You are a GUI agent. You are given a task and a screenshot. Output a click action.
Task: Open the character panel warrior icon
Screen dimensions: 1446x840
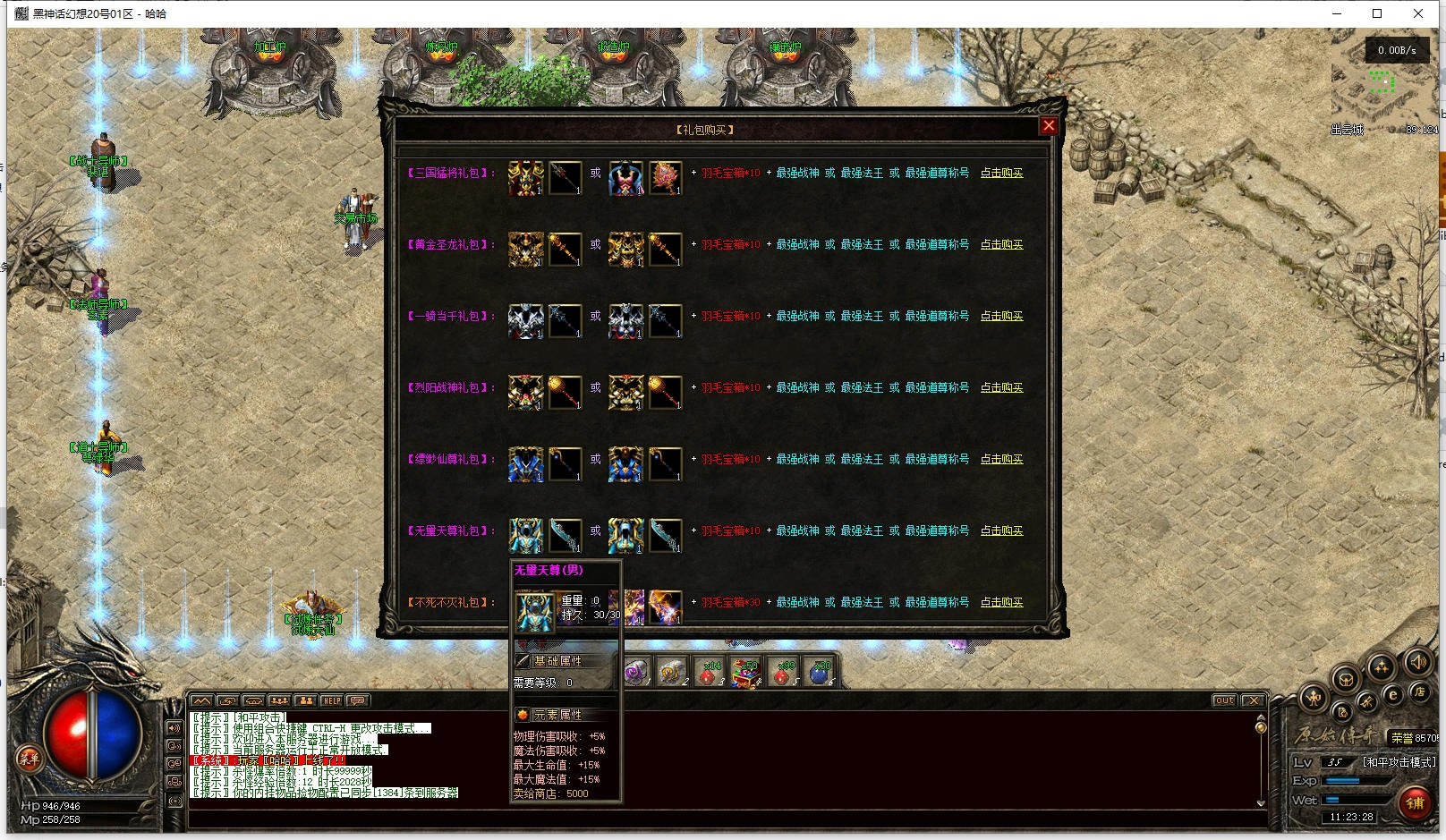[1314, 698]
